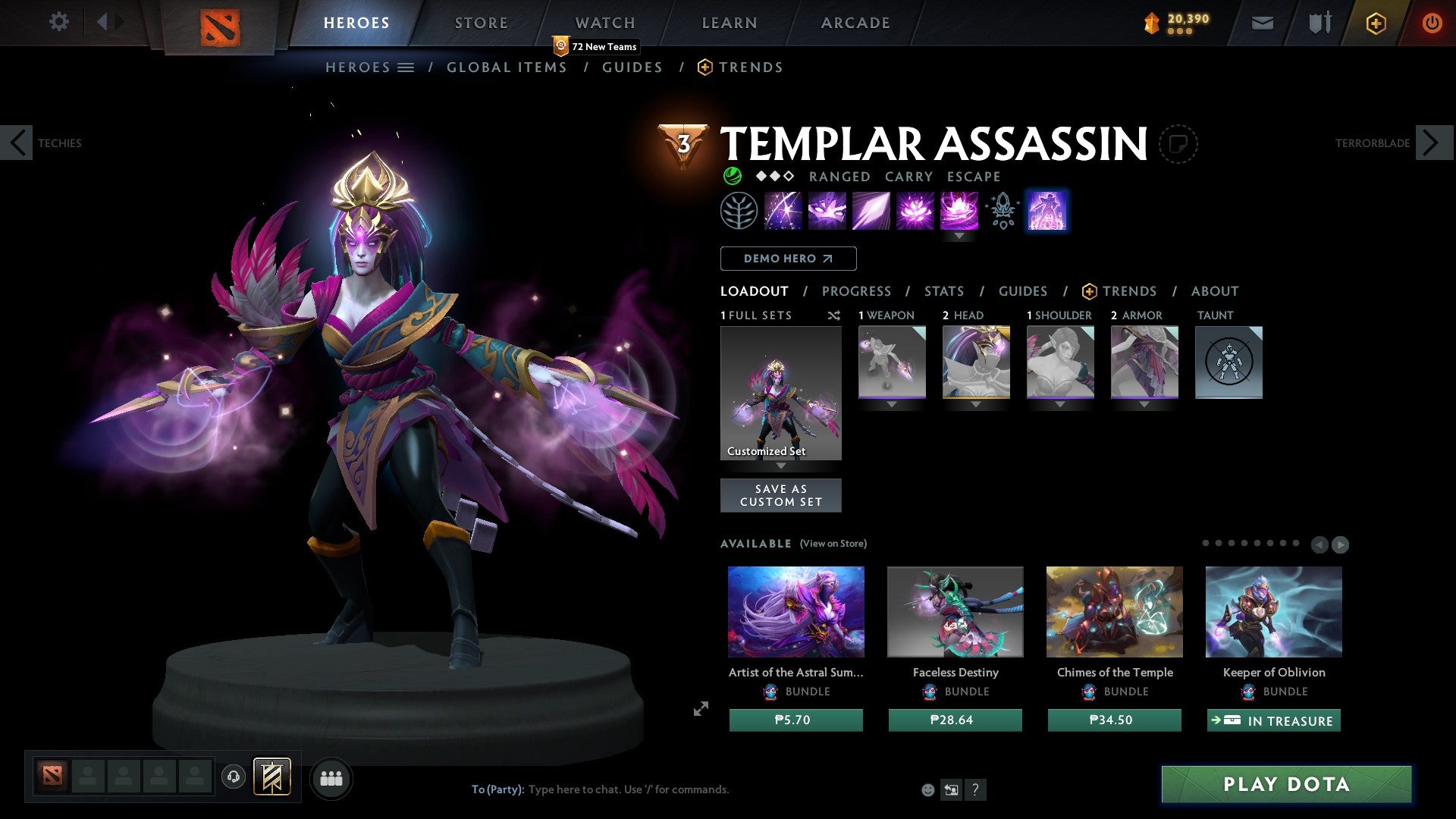Open the Templar Assassin talent tree icon
Viewport: 1456px width, 819px height.
(739, 210)
